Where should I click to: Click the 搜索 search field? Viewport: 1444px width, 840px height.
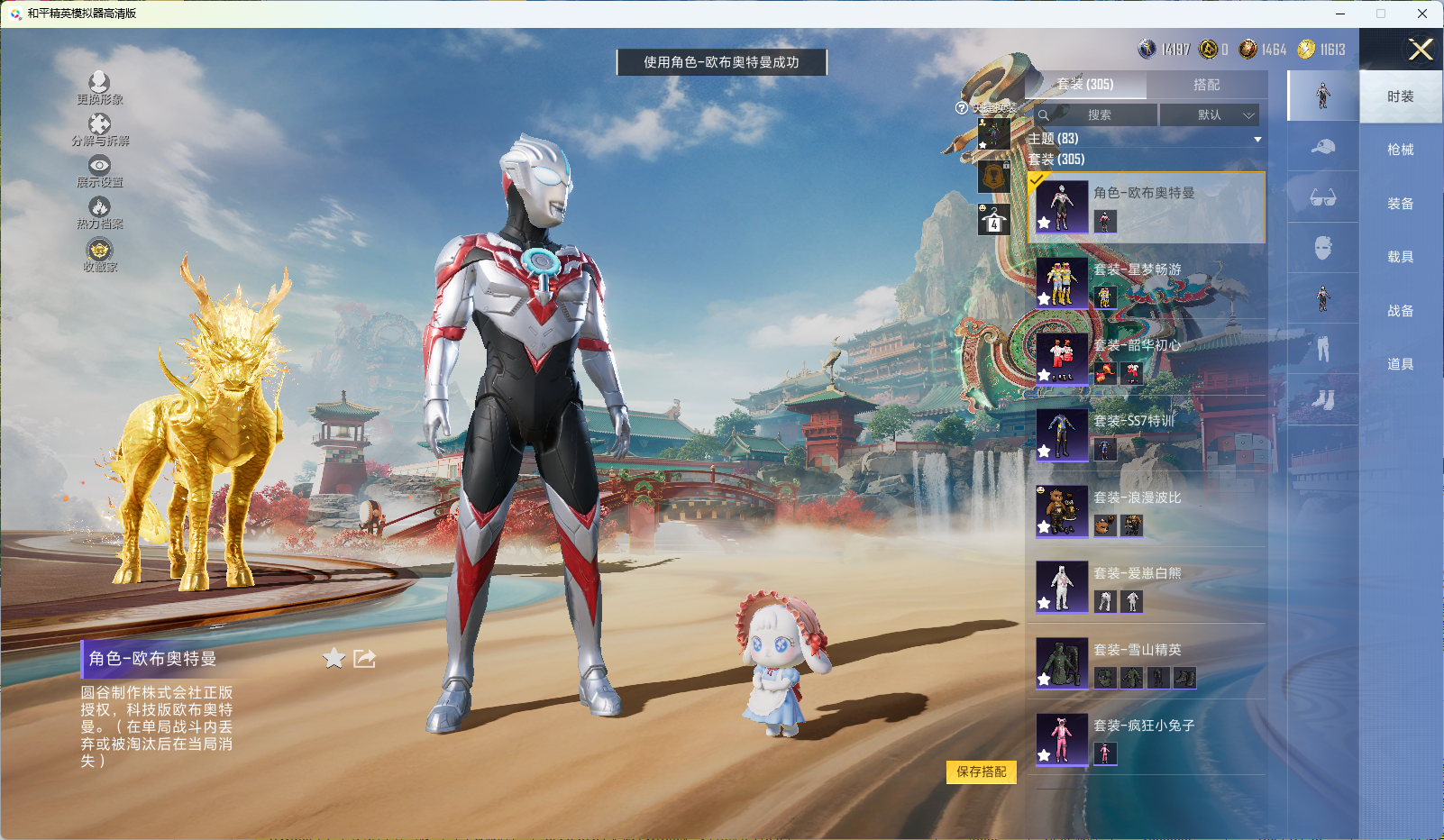tap(1097, 115)
